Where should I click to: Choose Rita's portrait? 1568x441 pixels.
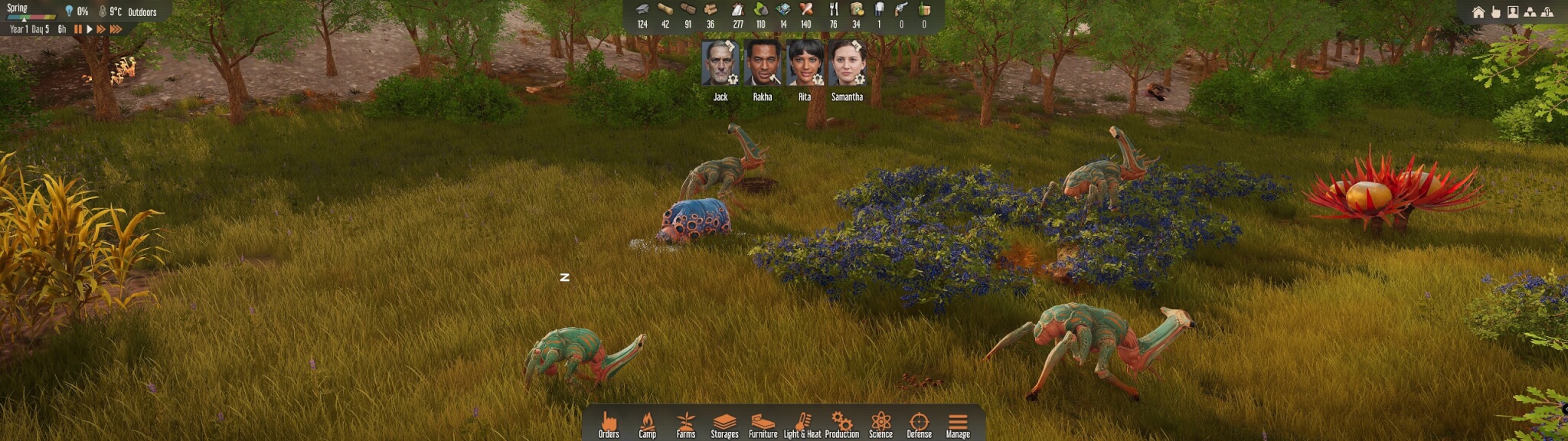click(x=805, y=64)
